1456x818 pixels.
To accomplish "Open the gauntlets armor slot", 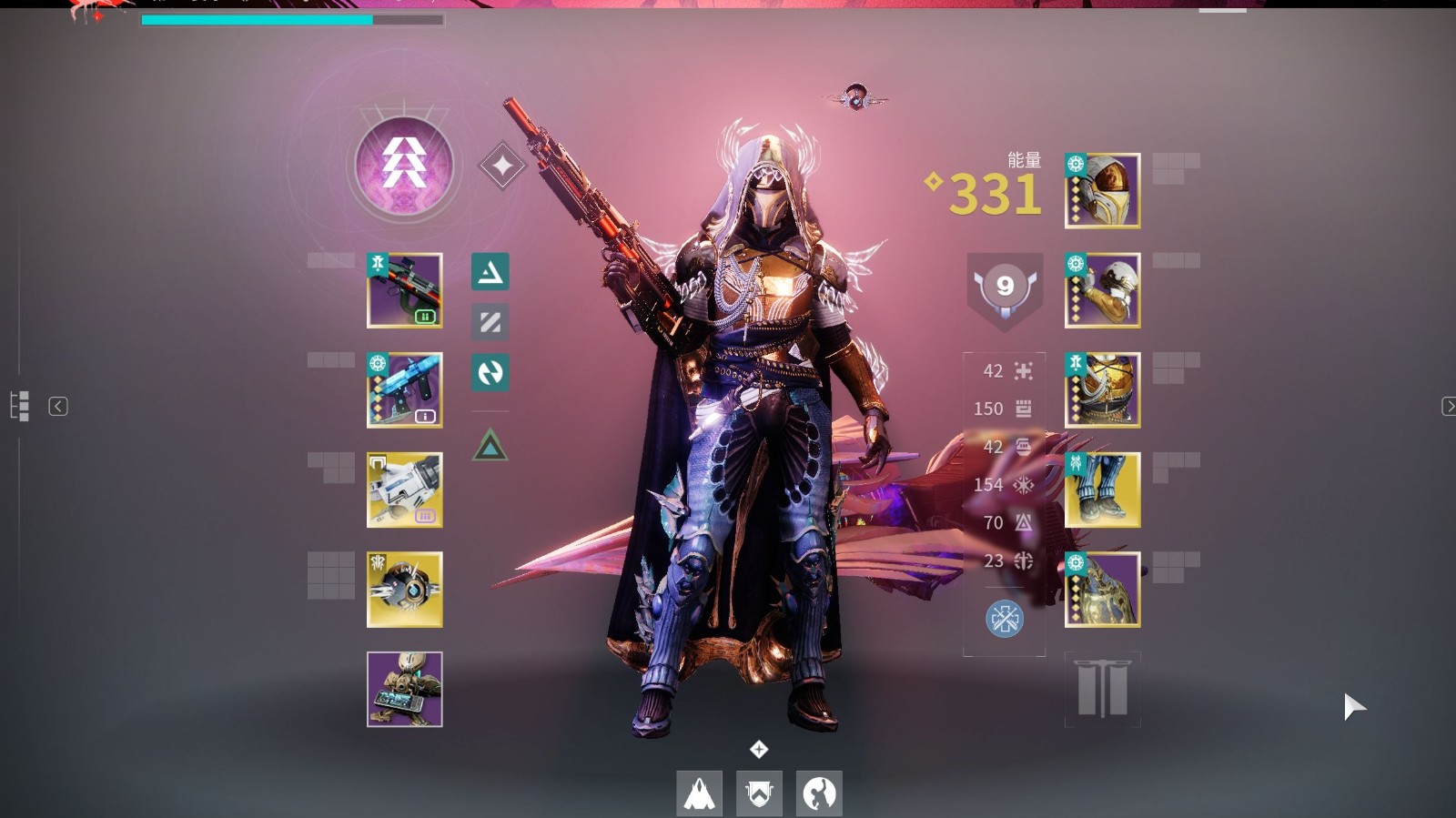I will click(1102, 290).
